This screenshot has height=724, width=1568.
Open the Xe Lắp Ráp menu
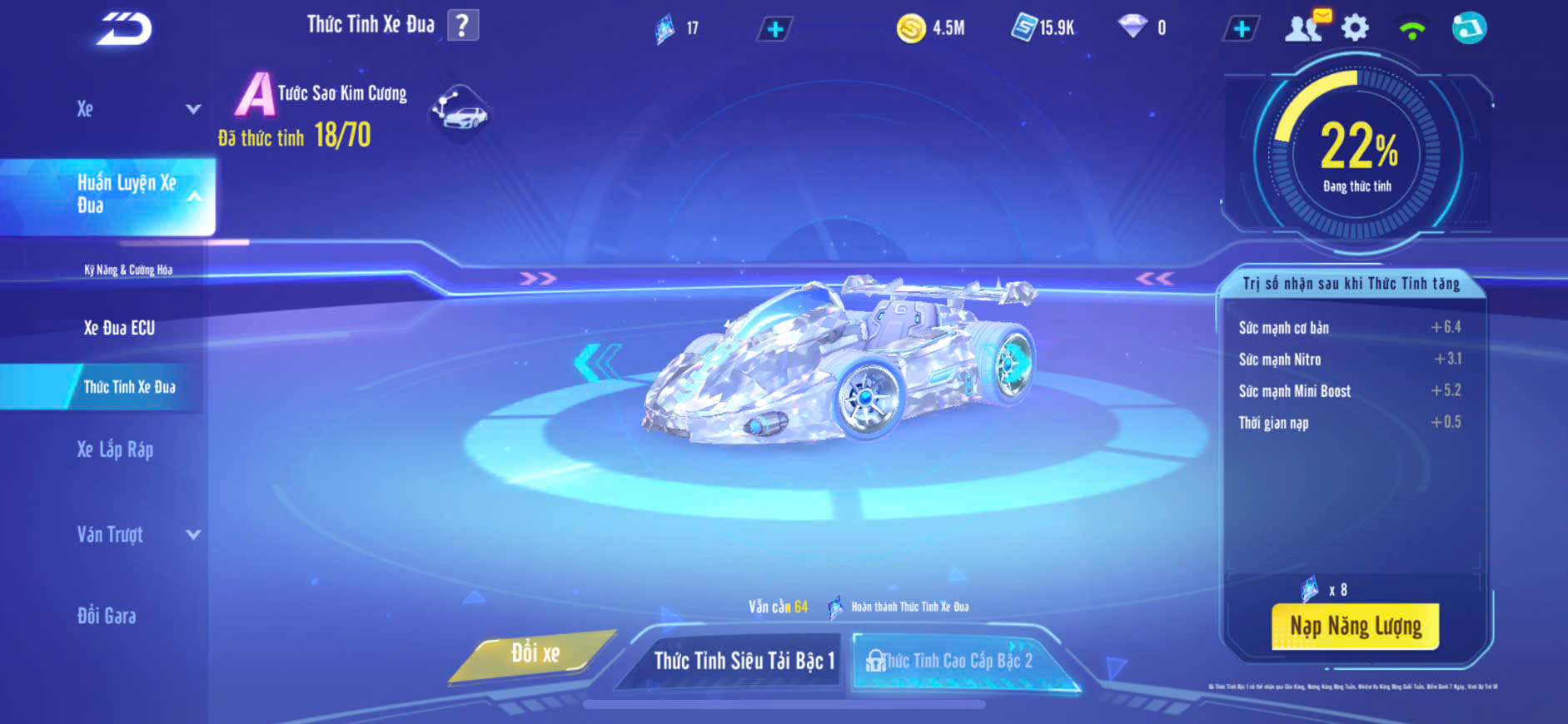click(115, 450)
